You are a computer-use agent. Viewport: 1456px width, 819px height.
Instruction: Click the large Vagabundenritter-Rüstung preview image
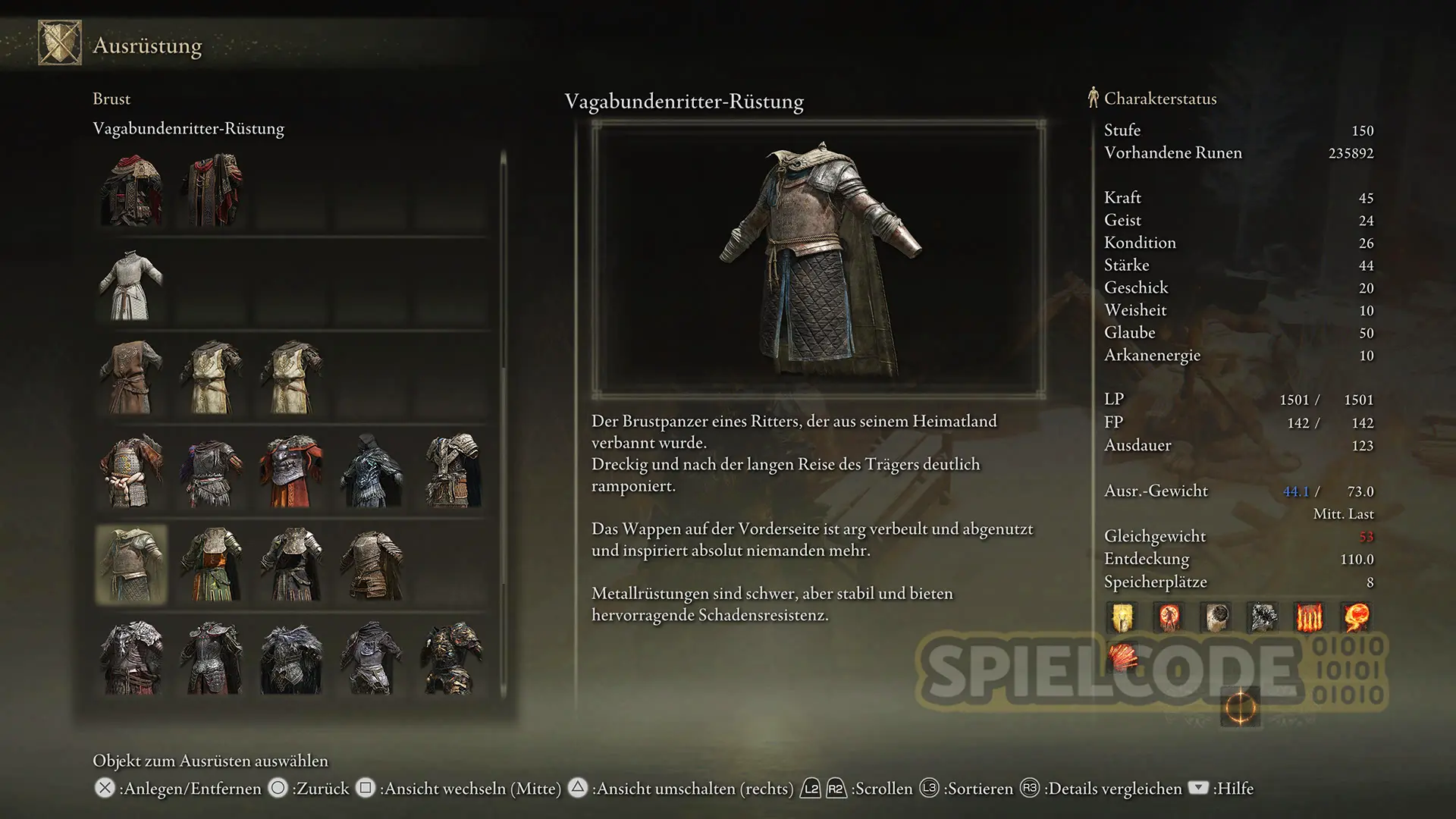click(x=818, y=259)
